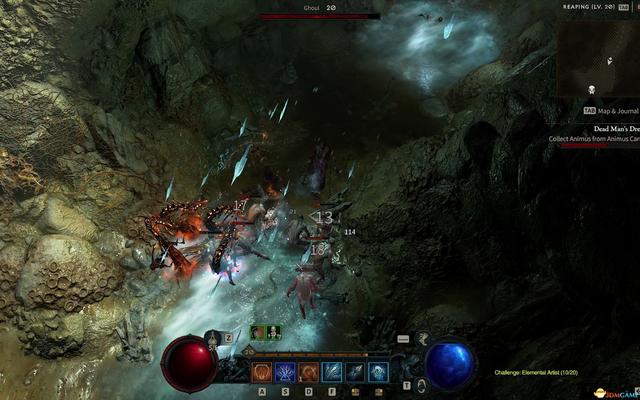Select the Dead Man's Dredge quest tracker
The image size is (640, 400).
pyautogui.click(x=615, y=128)
